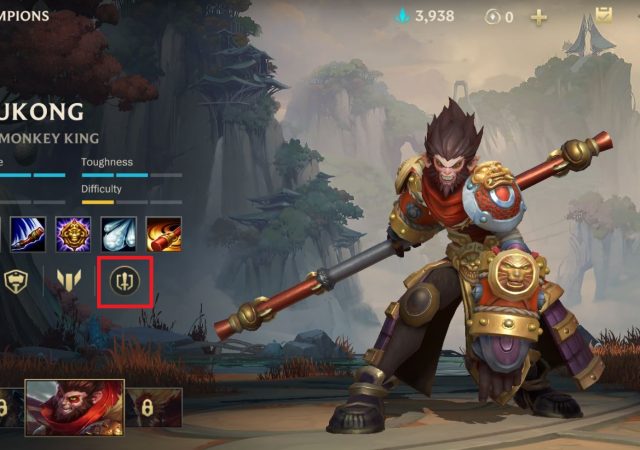
Task: Choose the default Wukong skin thumbnail
Action: [x=74, y=407]
